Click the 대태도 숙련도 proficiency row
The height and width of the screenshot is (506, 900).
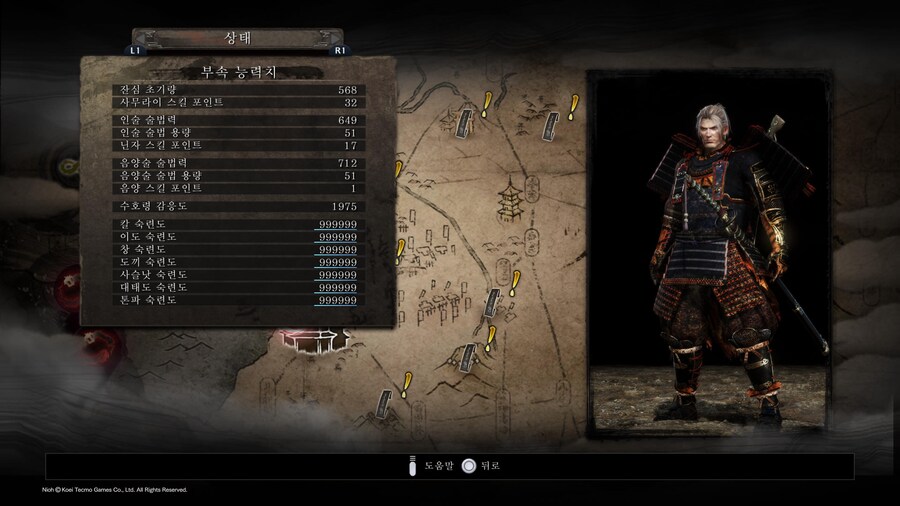(x=238, y=287)
